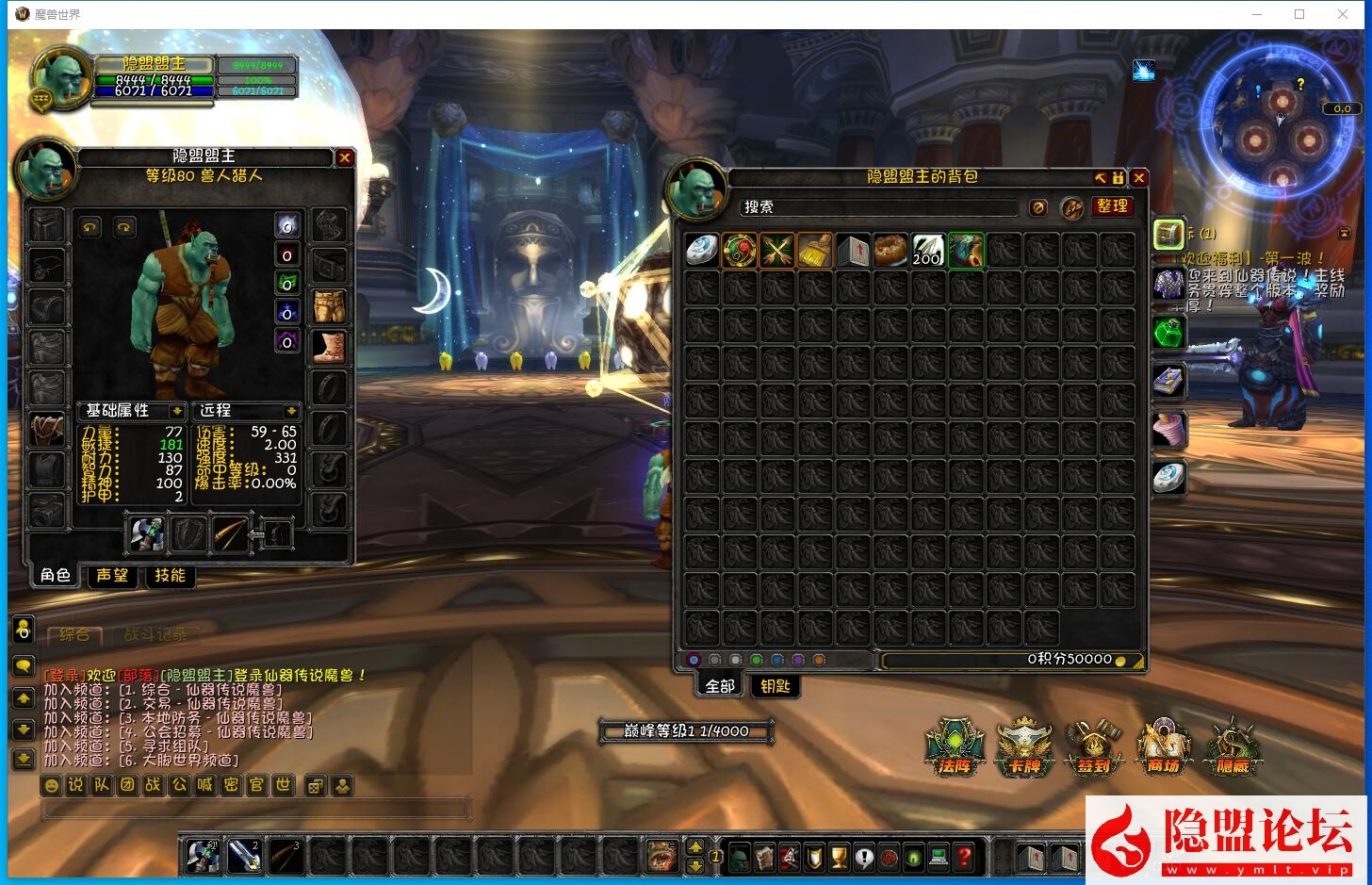This screenshot has height=885, width=1372.
Task: Click the 200-stack item in the bag
Action: 927,251
